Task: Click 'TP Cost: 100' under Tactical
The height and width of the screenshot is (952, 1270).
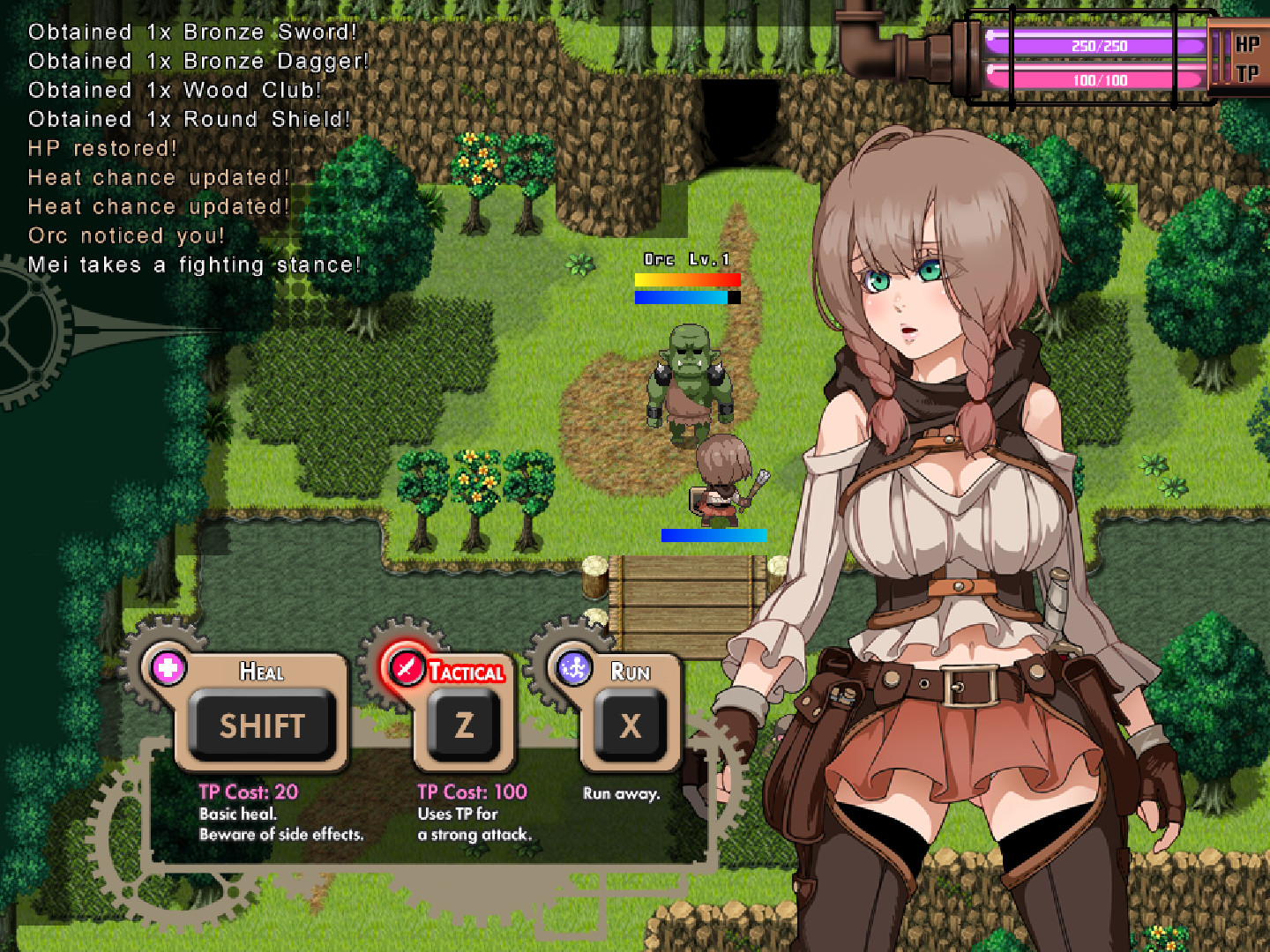Action: tap(470, 792)
